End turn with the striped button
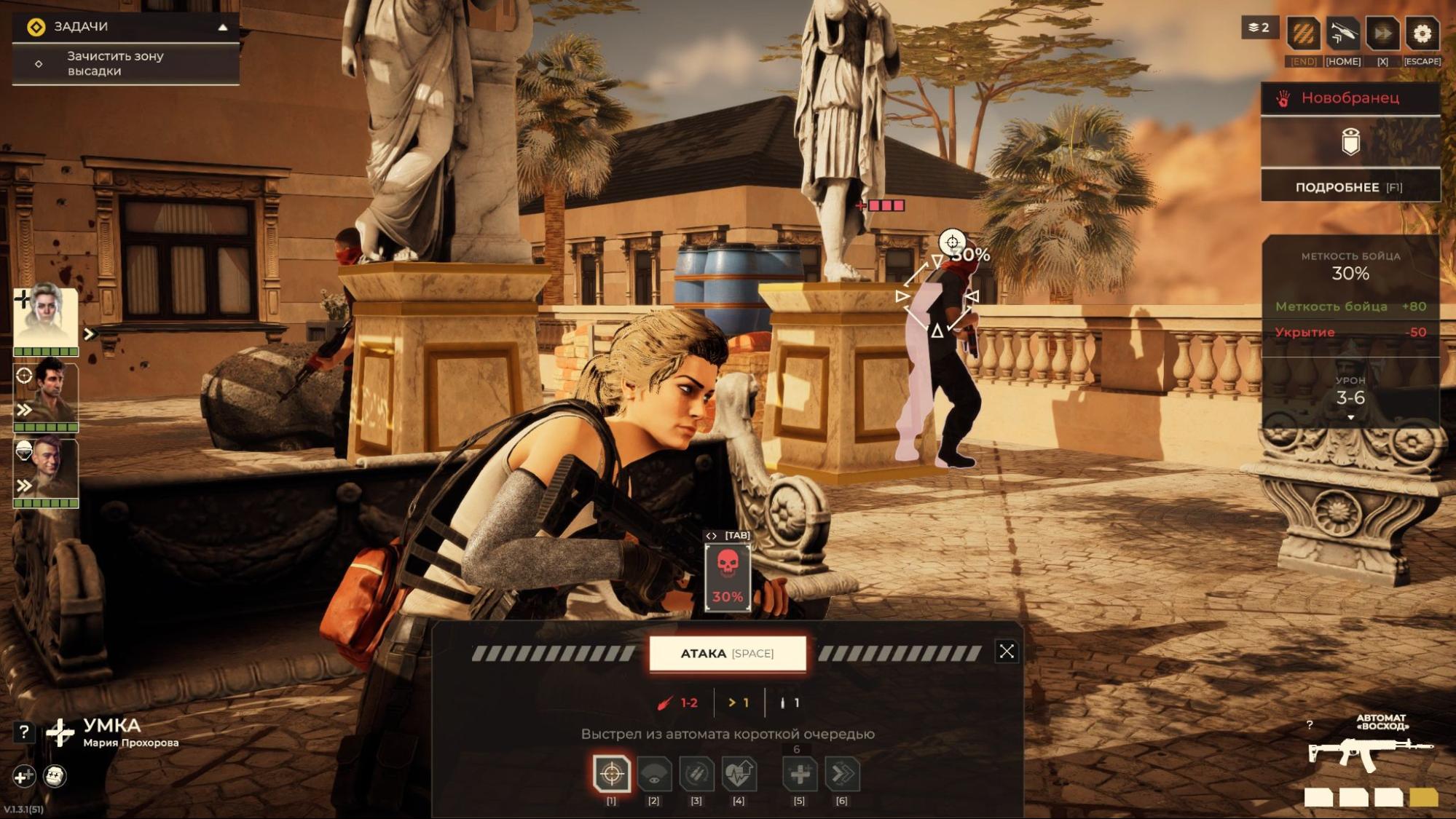This screenshot has height=819, width=1456. click(x=1303, y=33)
